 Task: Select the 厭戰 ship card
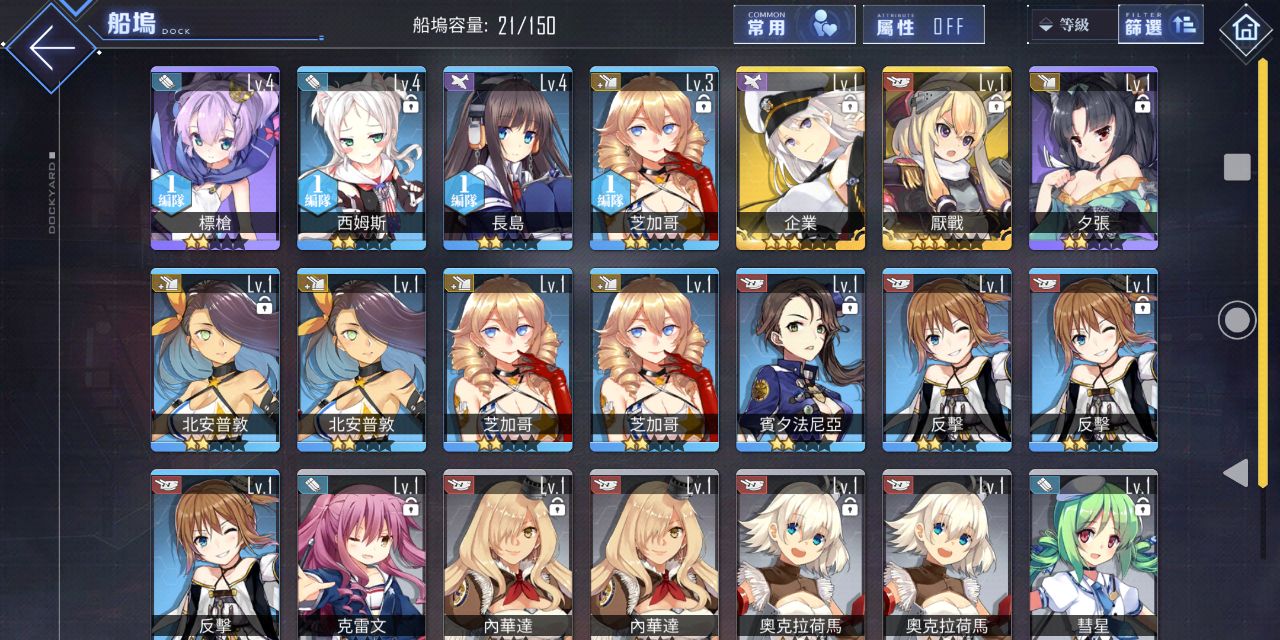pyautogui.click(x=947, y=158)
